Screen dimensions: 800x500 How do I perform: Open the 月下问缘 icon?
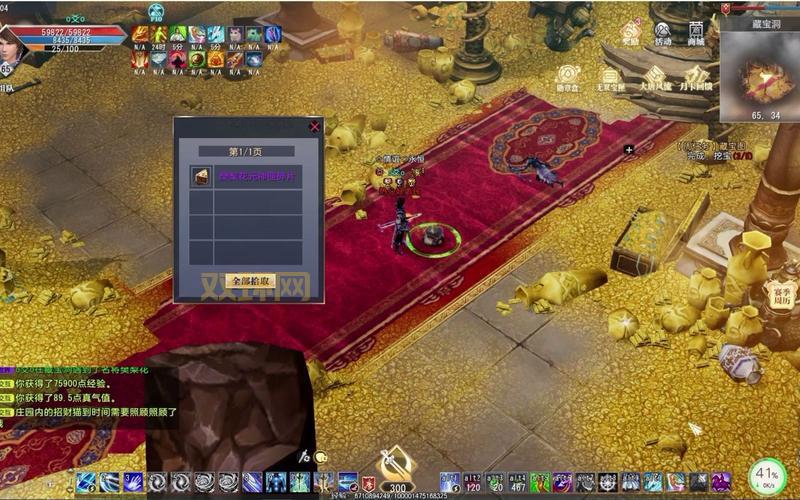point(699,77)
